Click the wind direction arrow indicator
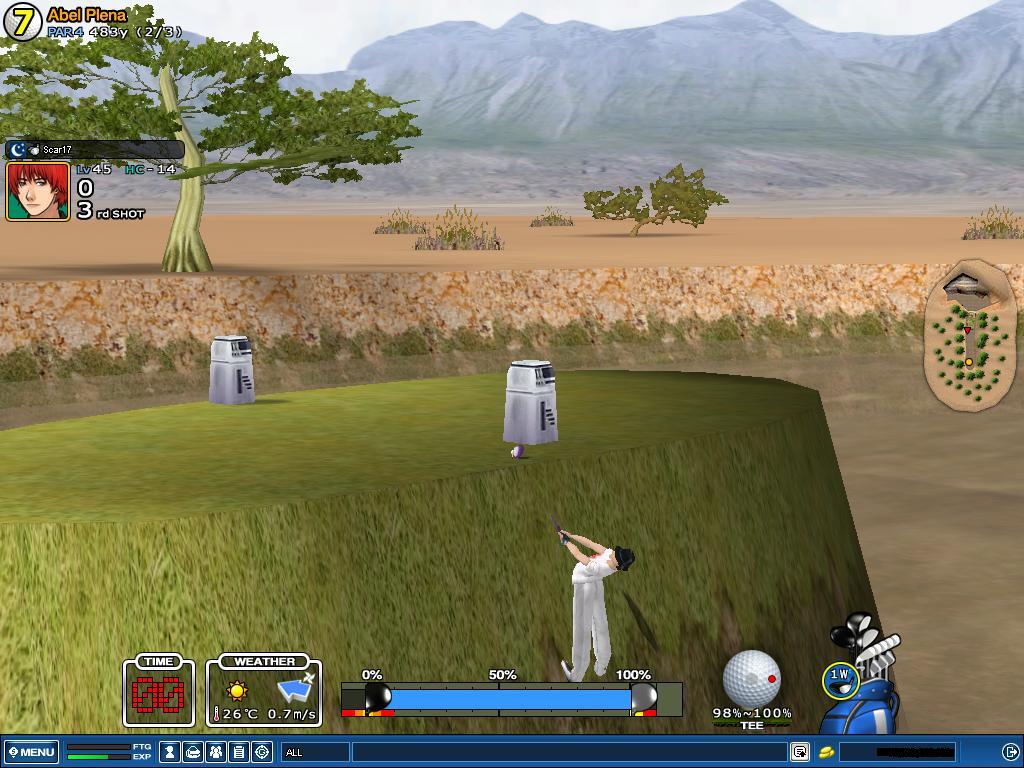 pos(296,689)
